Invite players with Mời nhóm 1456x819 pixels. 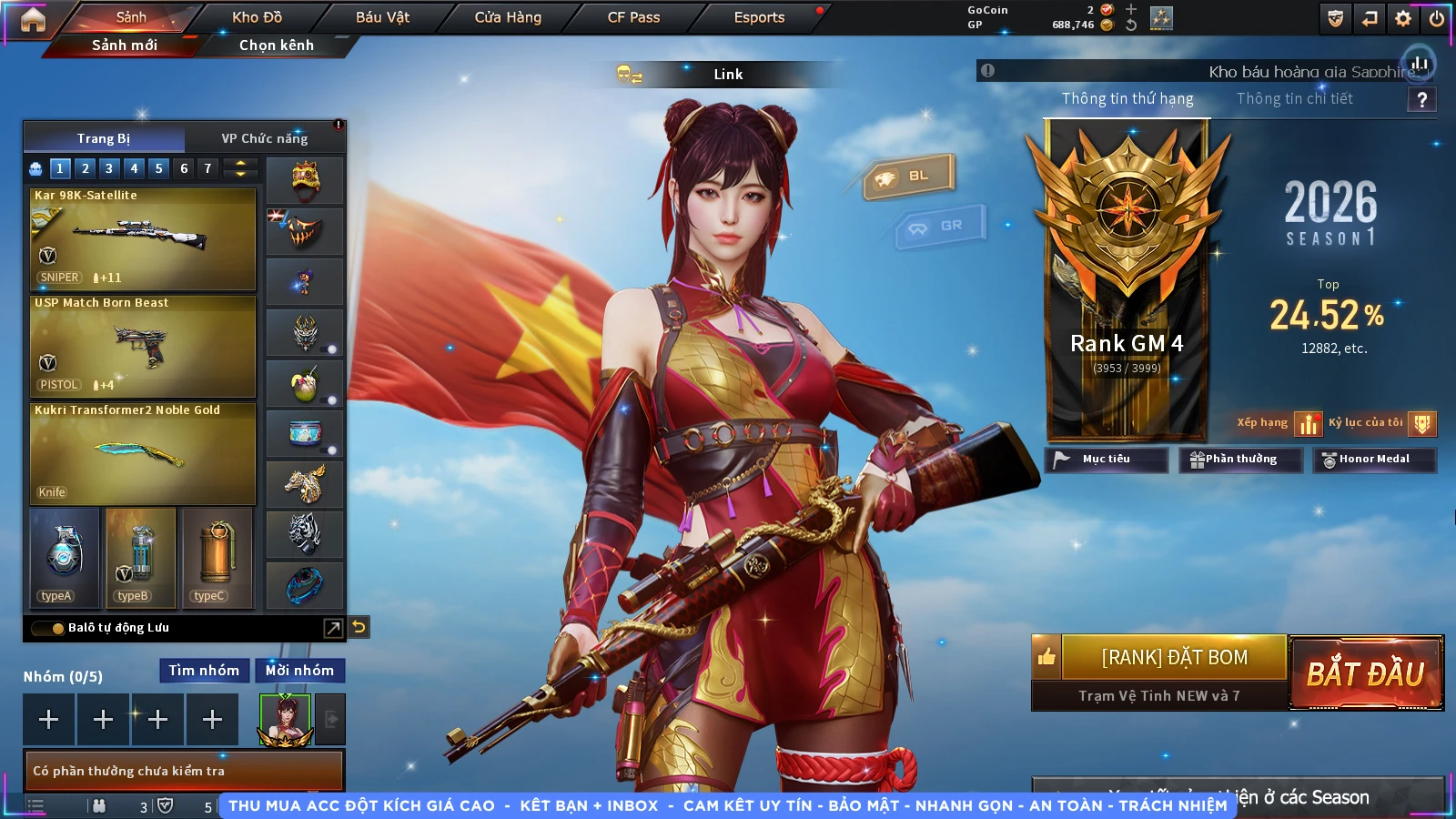tap(299, 671)
